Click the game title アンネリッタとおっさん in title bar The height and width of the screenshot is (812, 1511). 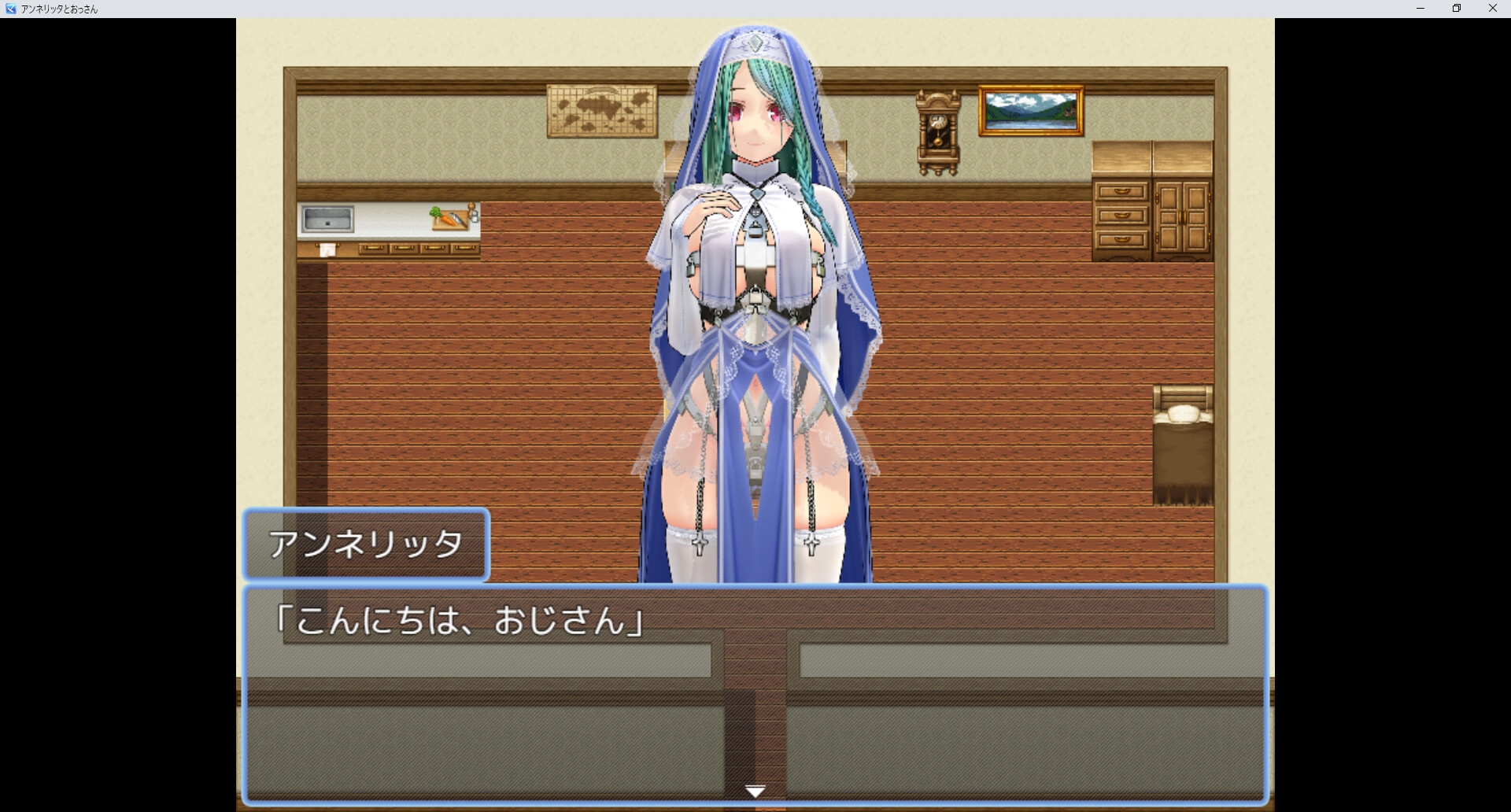point(57,9)
